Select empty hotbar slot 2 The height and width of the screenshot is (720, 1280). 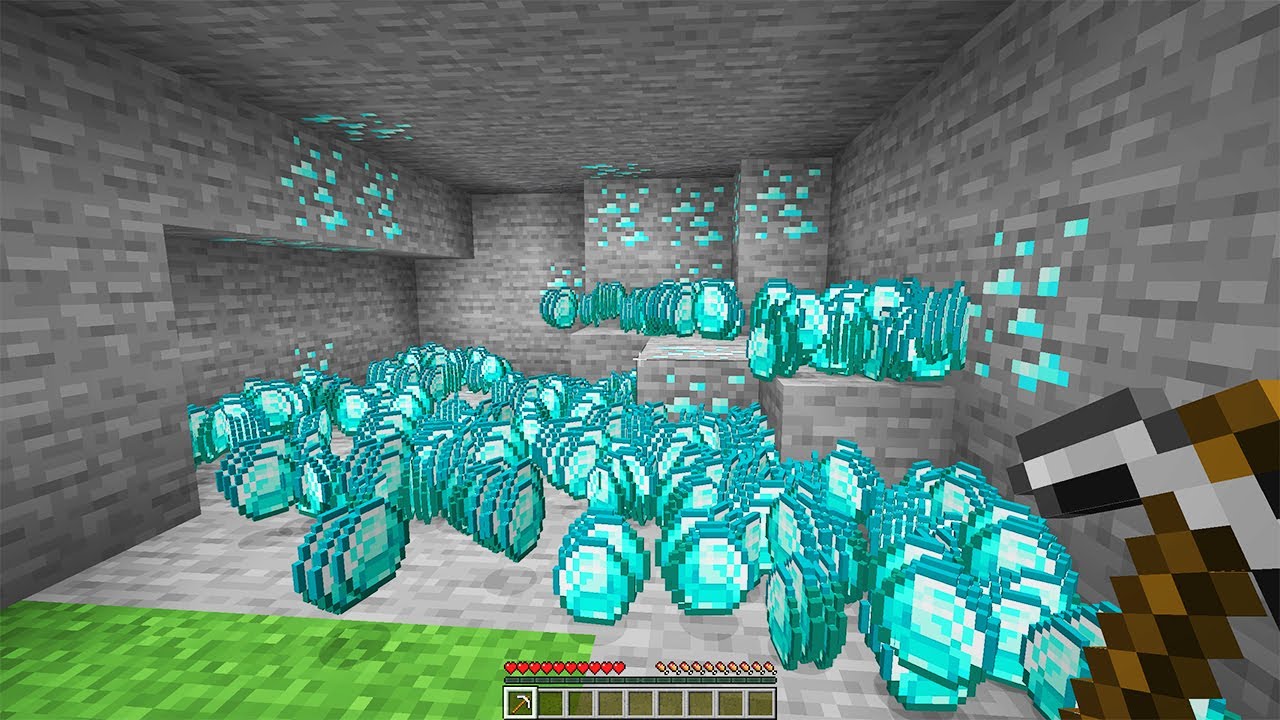[x=550, y=702]
